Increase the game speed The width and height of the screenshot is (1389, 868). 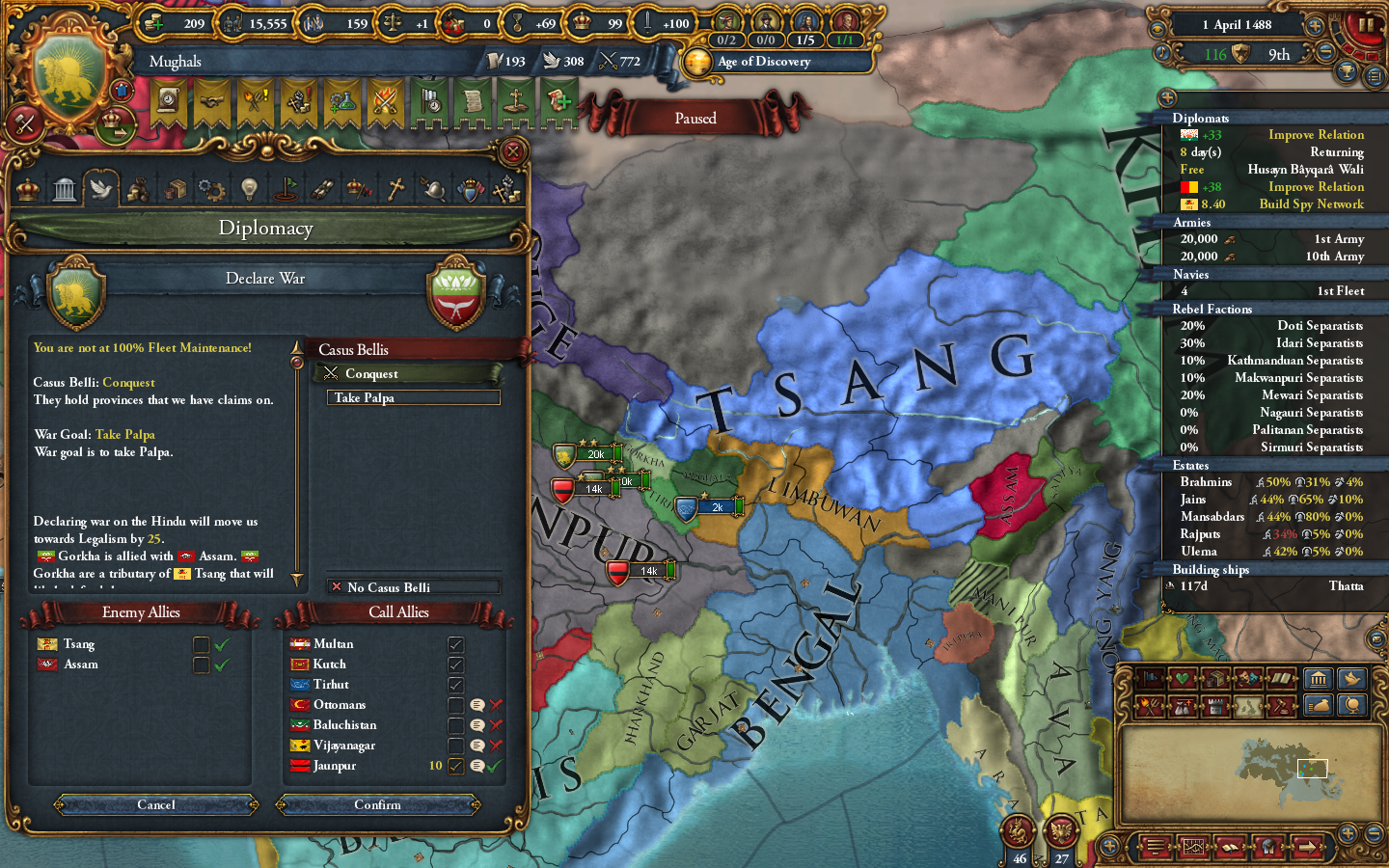point(1315,25)
